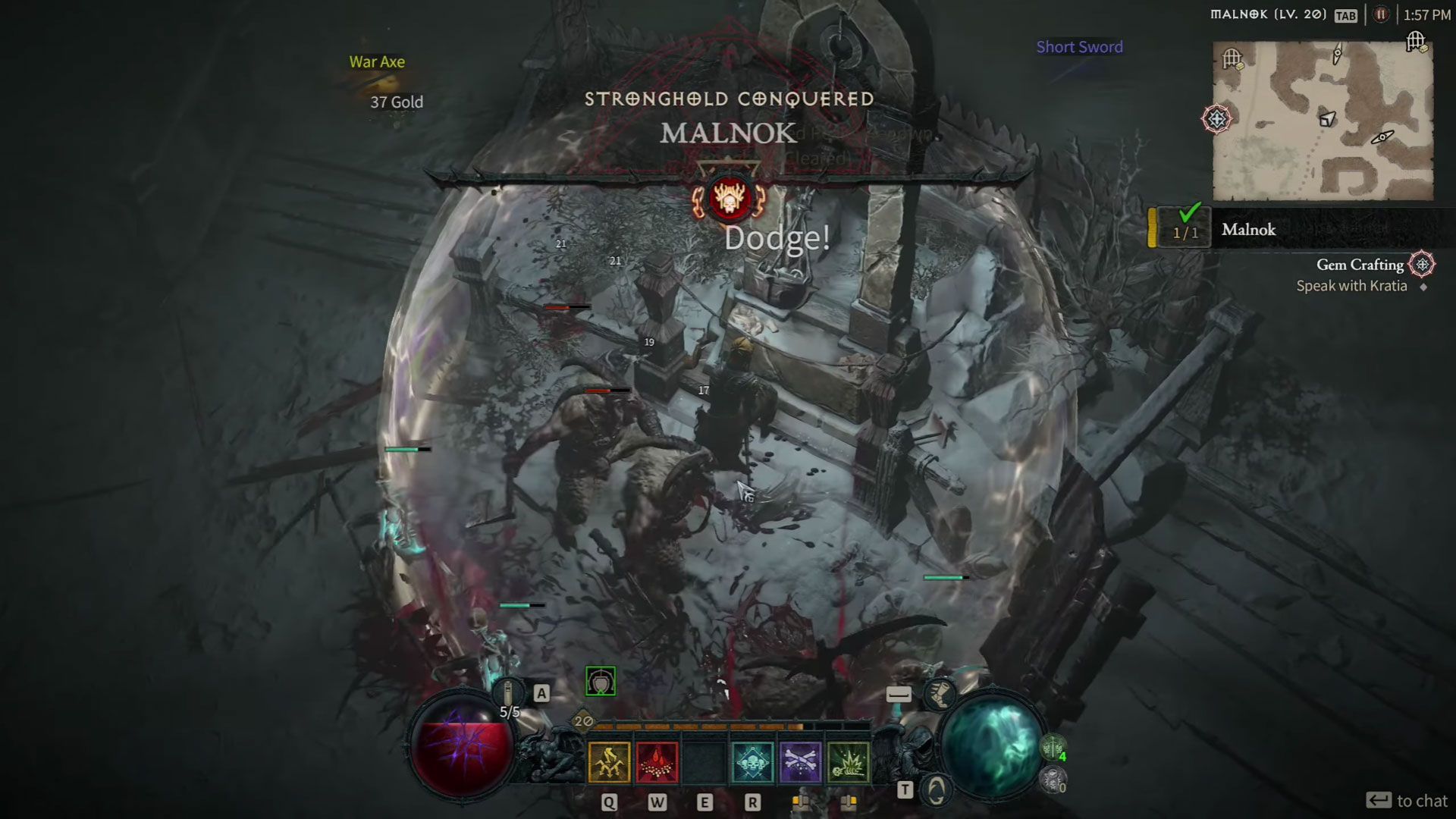Click the red pause icon near clock
Viewport: 1456px width, 819px height.
[x=1381, y=15]
